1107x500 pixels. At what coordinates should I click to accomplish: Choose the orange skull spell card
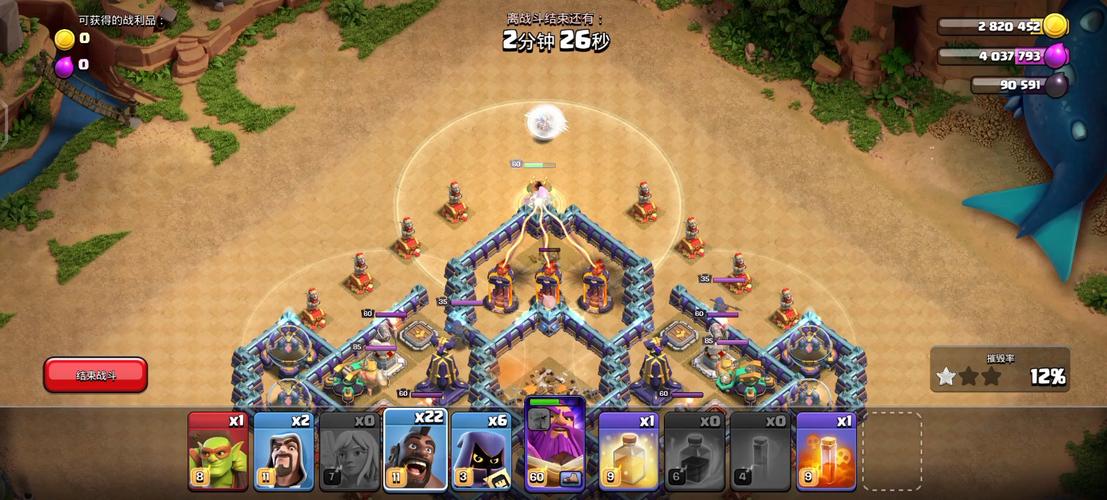pyautogui.click(x=826, y=451)
